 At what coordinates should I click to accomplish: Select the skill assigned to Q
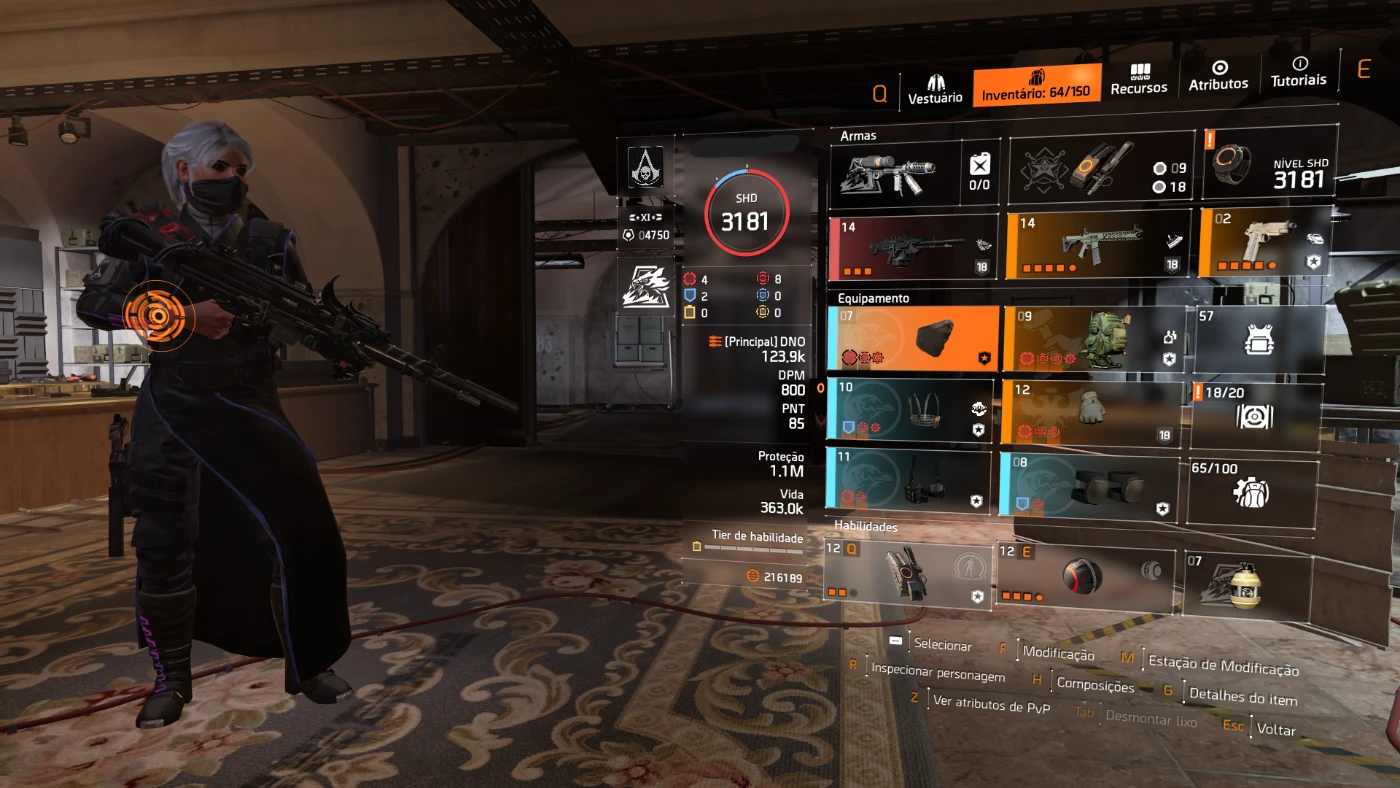click(x=907, y=575)
